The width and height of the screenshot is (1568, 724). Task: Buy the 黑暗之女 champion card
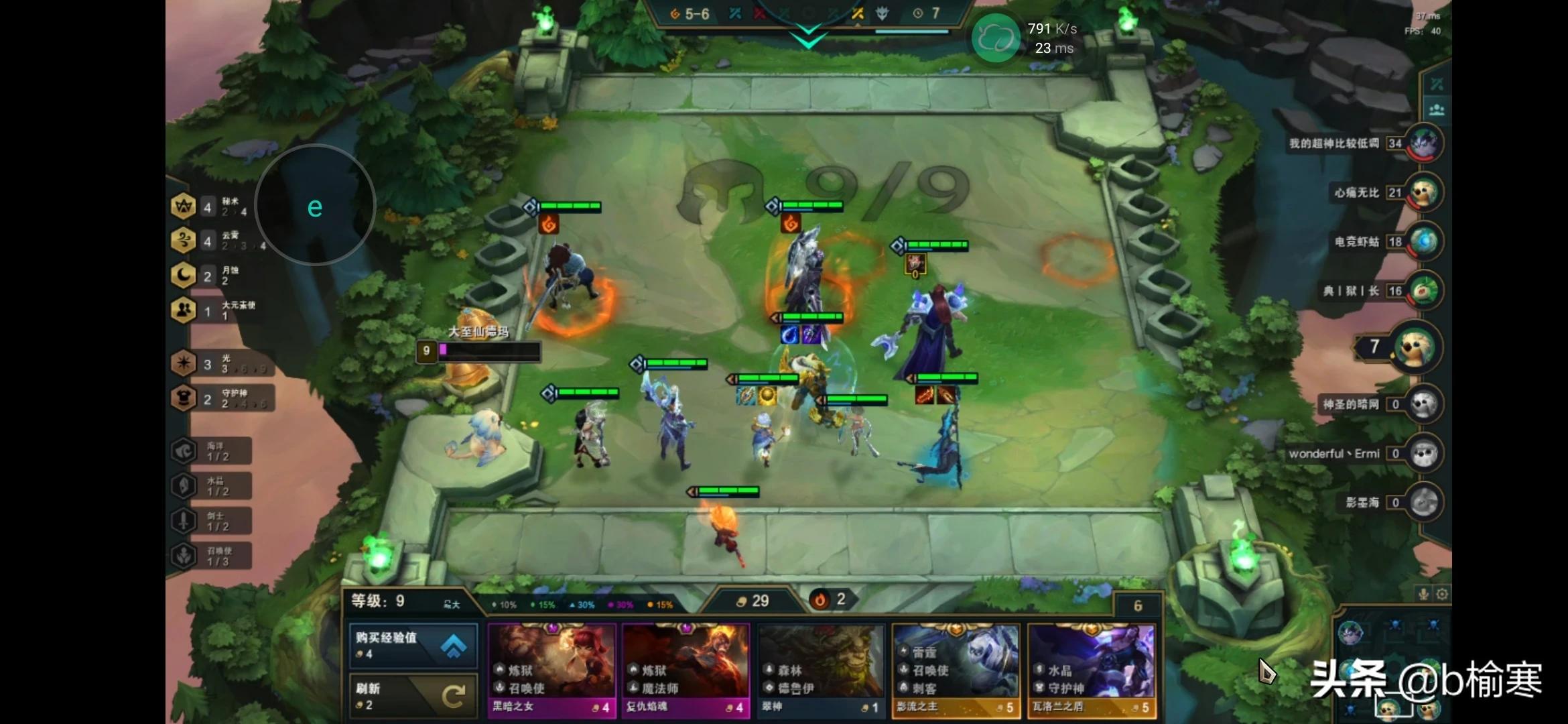(x=551, y=670)
